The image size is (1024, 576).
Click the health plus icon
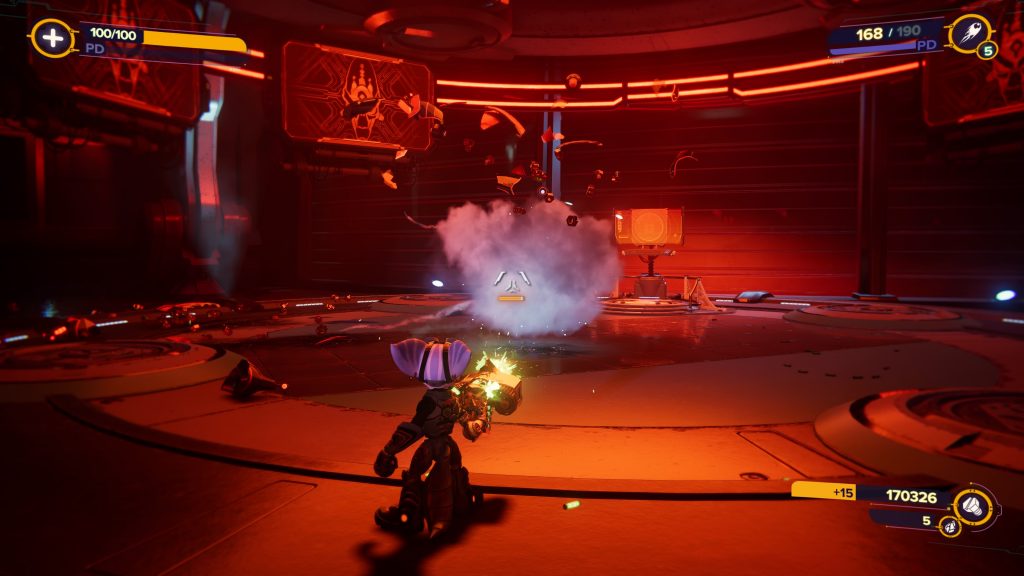(52, 38)
